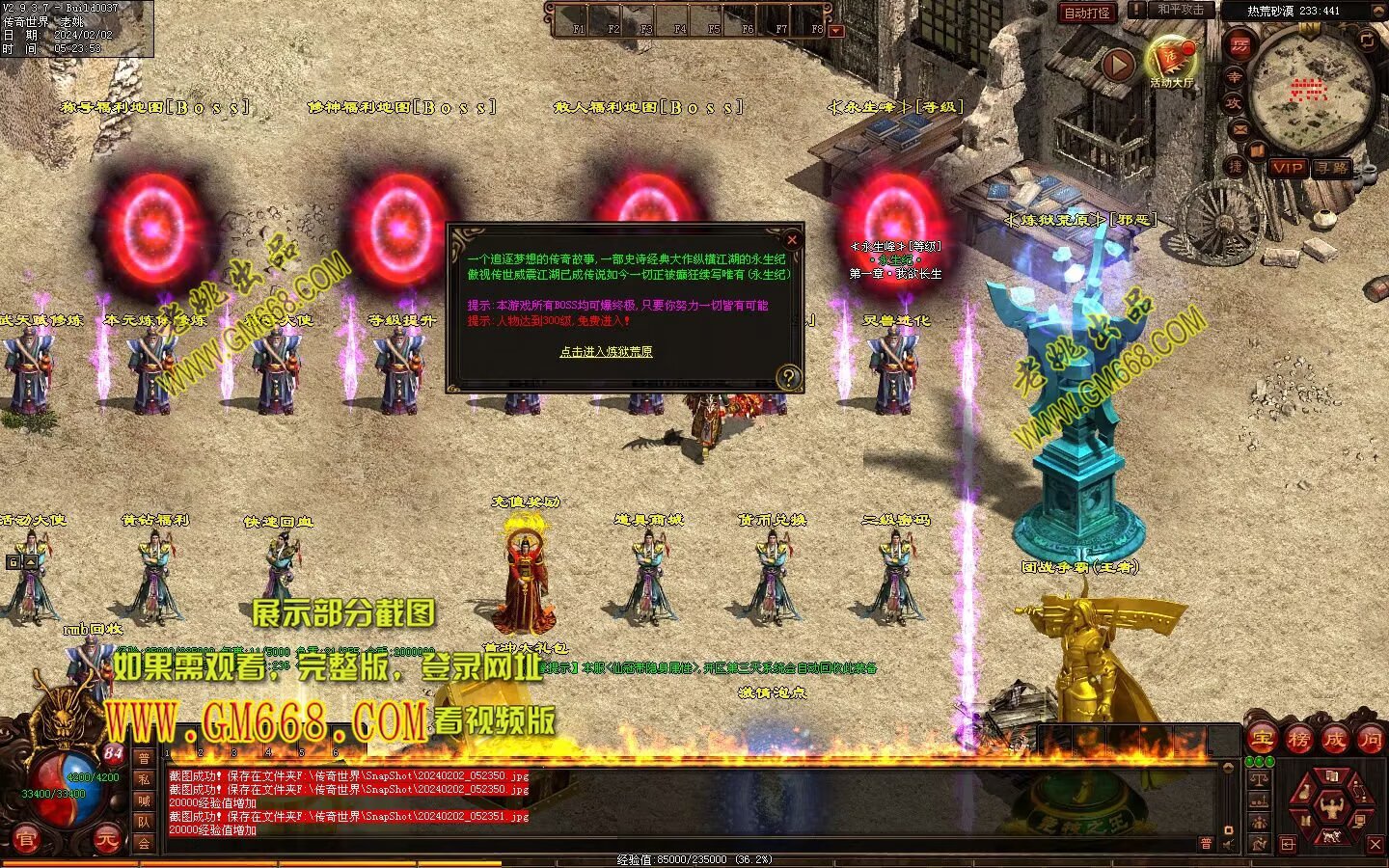The width and height of the screenshot is (1389, 868).
Task: Open the mail envelope icon
Action: tap(1240, 128)
